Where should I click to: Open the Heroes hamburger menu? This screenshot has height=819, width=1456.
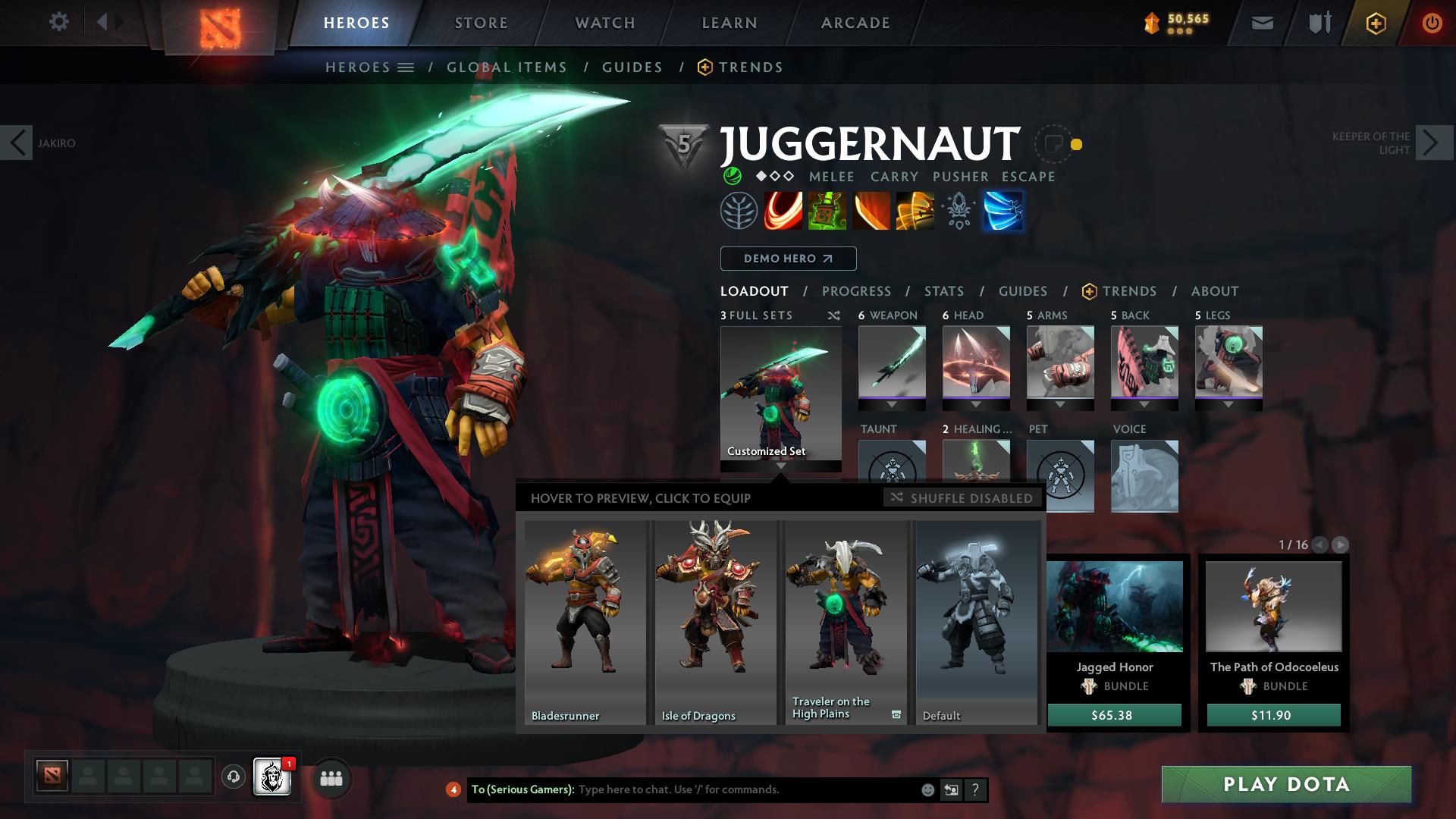coord(406,67)
